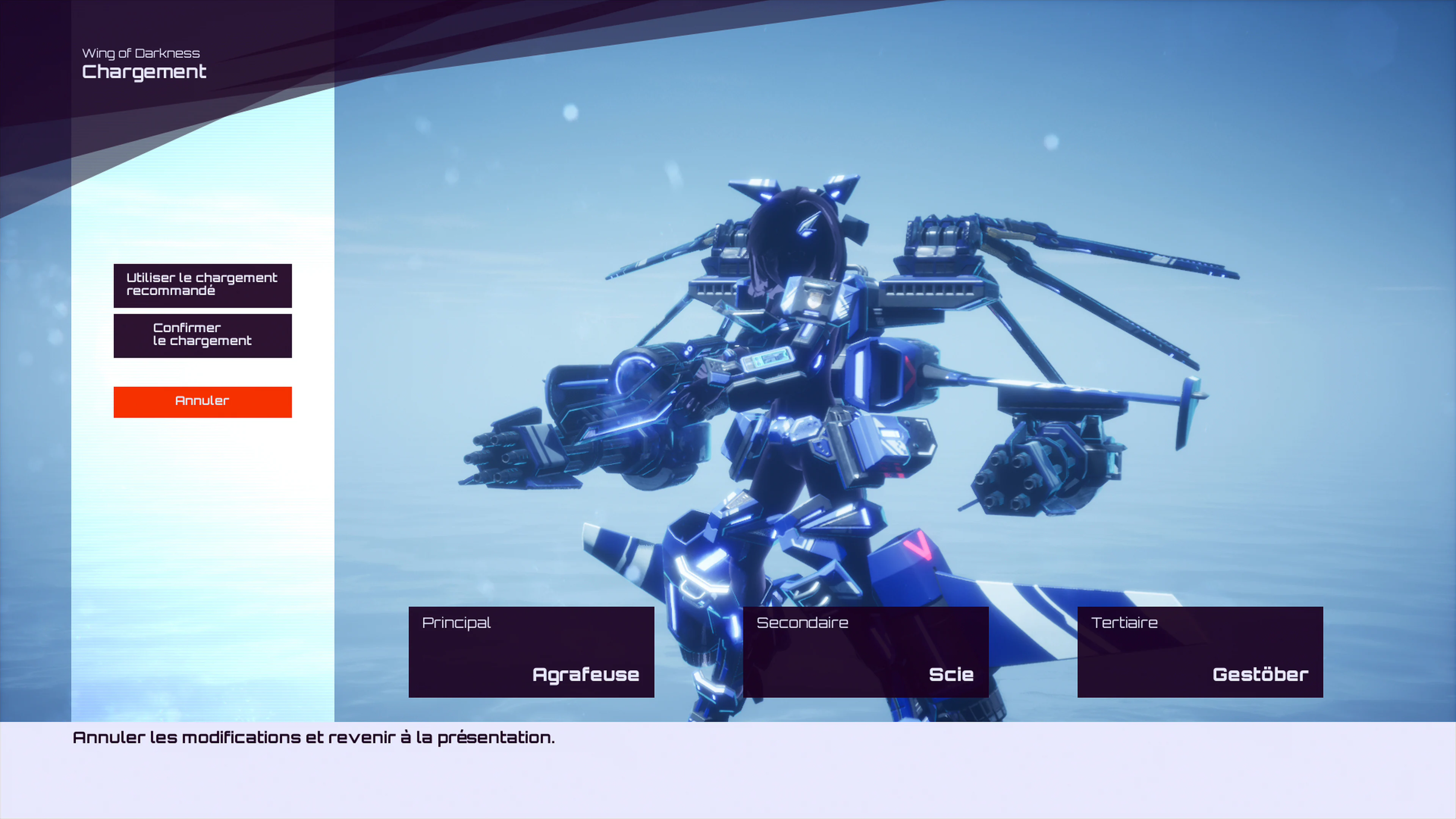
Task: Click the "Agrafeuse" weapon name
Action: pos(585,674)
